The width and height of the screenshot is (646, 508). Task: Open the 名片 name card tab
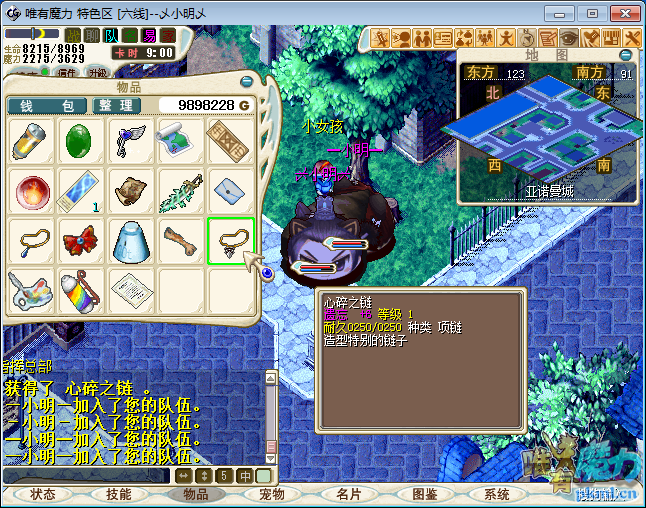[348, 494]
